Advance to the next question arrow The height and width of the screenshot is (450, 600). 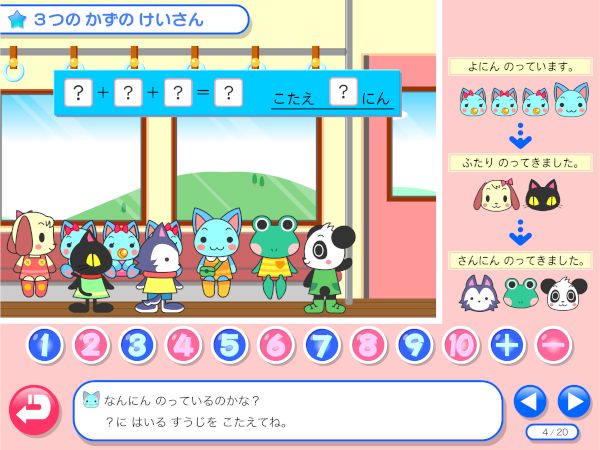(573, 402)
